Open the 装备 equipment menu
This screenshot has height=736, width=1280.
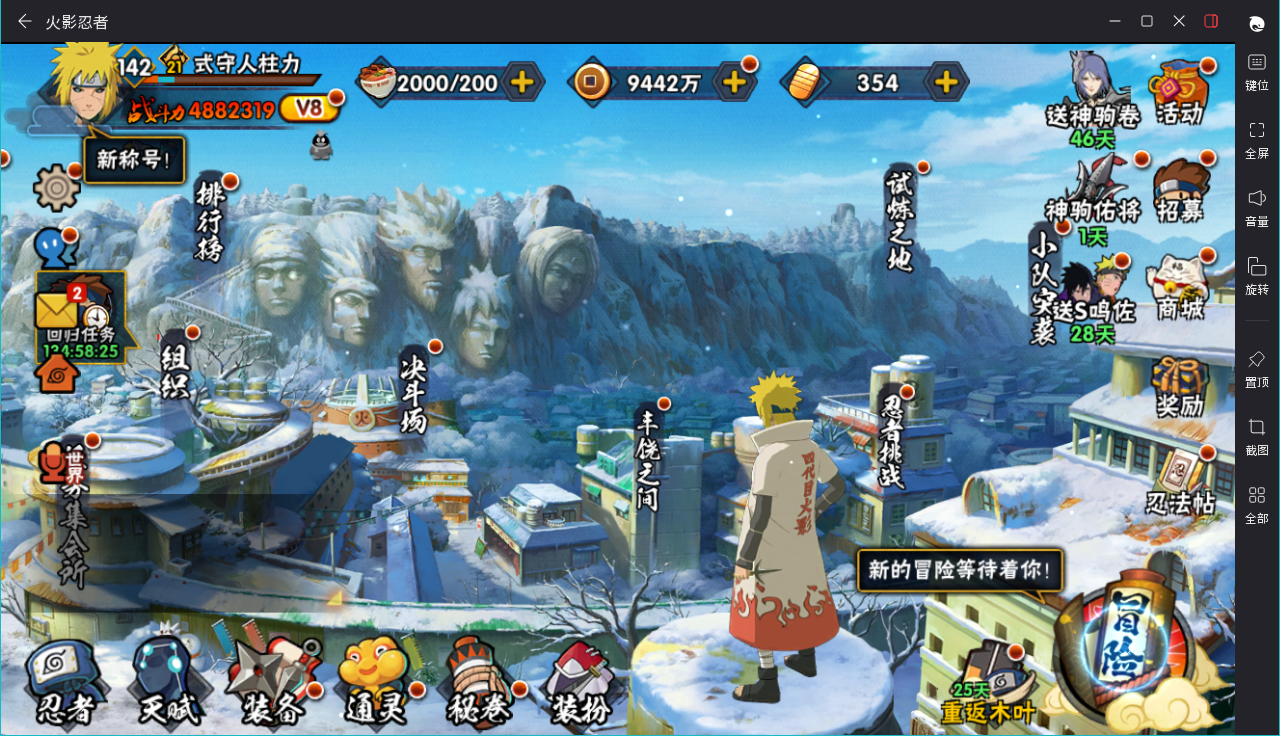pyautogui.click(x=272, y=682)
